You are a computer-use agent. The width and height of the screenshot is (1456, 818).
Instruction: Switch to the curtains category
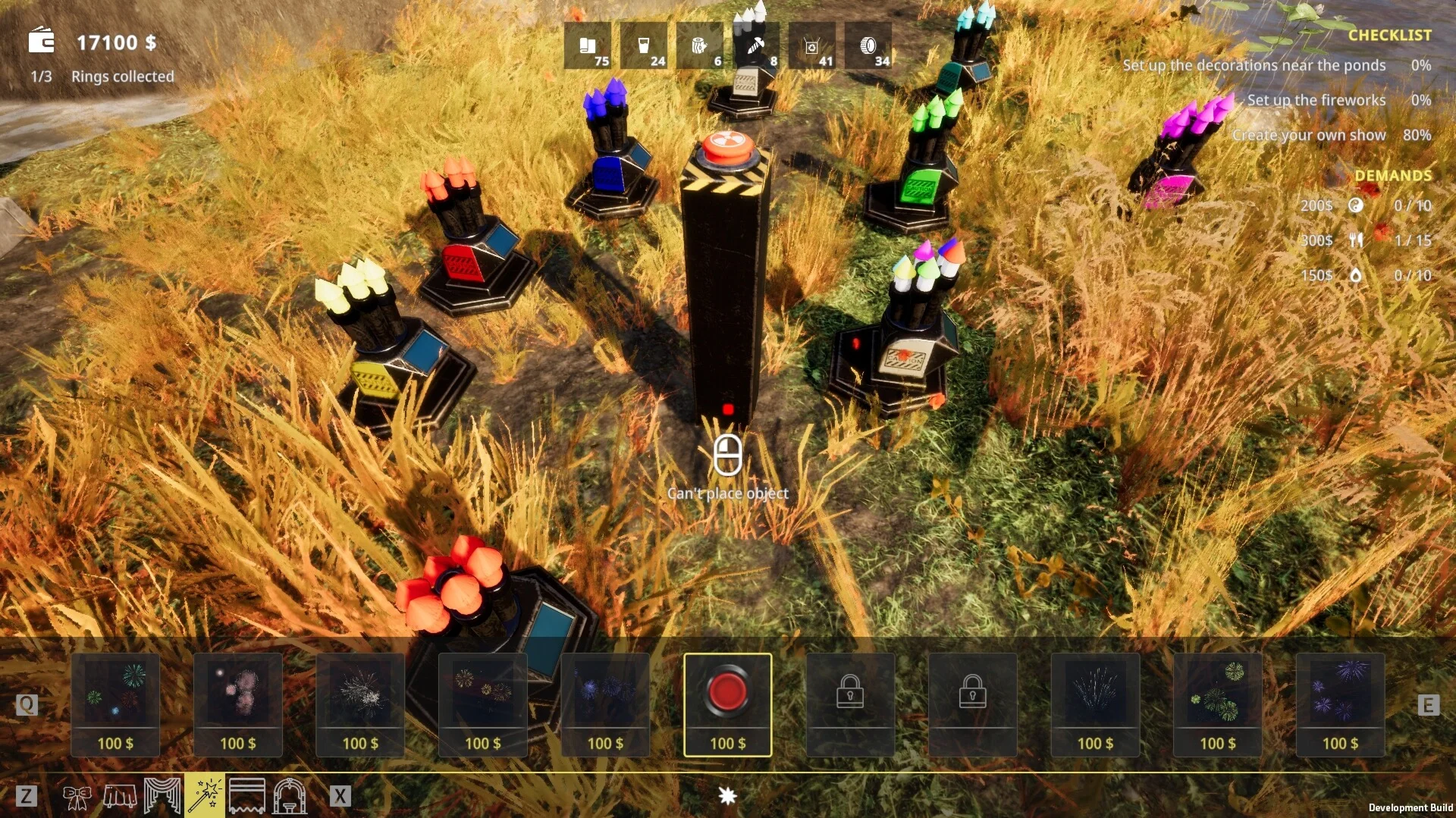click(162, 796)
